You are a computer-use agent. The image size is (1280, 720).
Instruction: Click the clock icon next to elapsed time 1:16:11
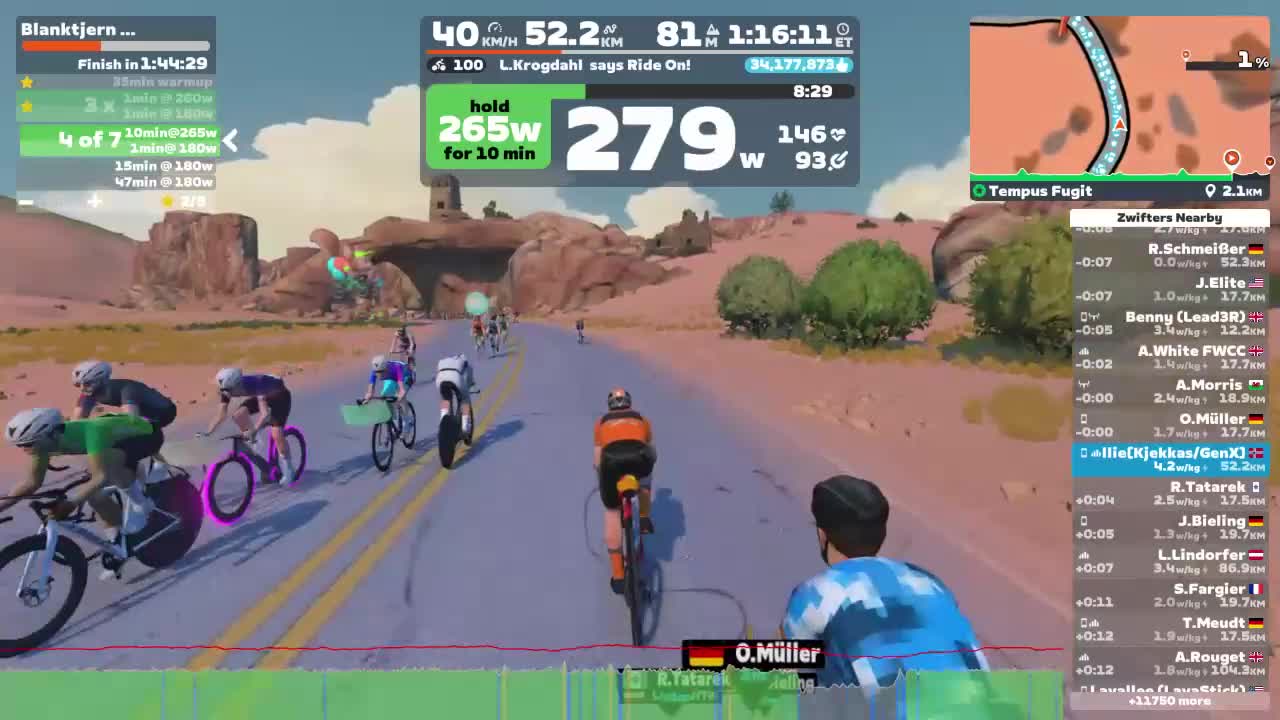(x=842, y=29)
